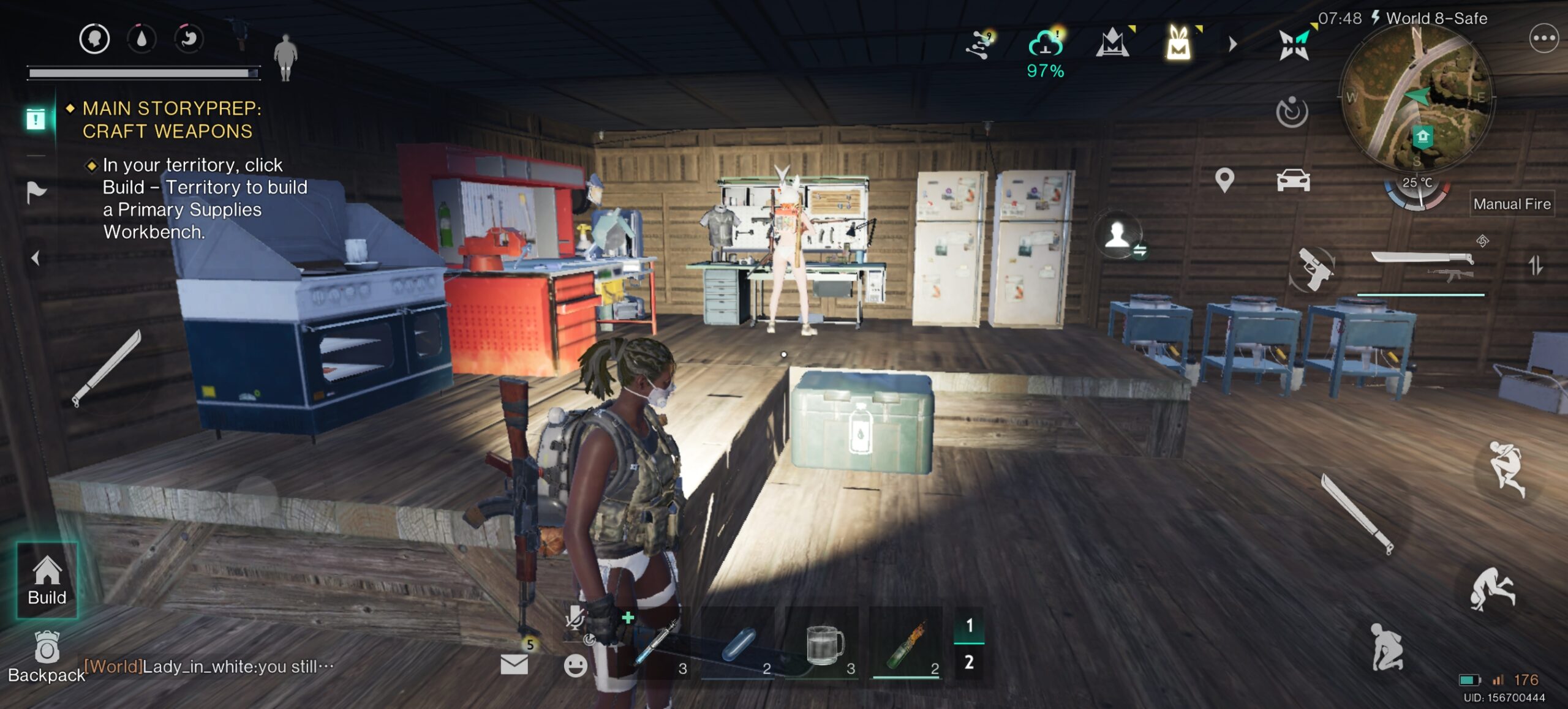This screenshot has height=709, width=1568.
Task: Use the blue pill capsule item
Action: coord(740,645)
